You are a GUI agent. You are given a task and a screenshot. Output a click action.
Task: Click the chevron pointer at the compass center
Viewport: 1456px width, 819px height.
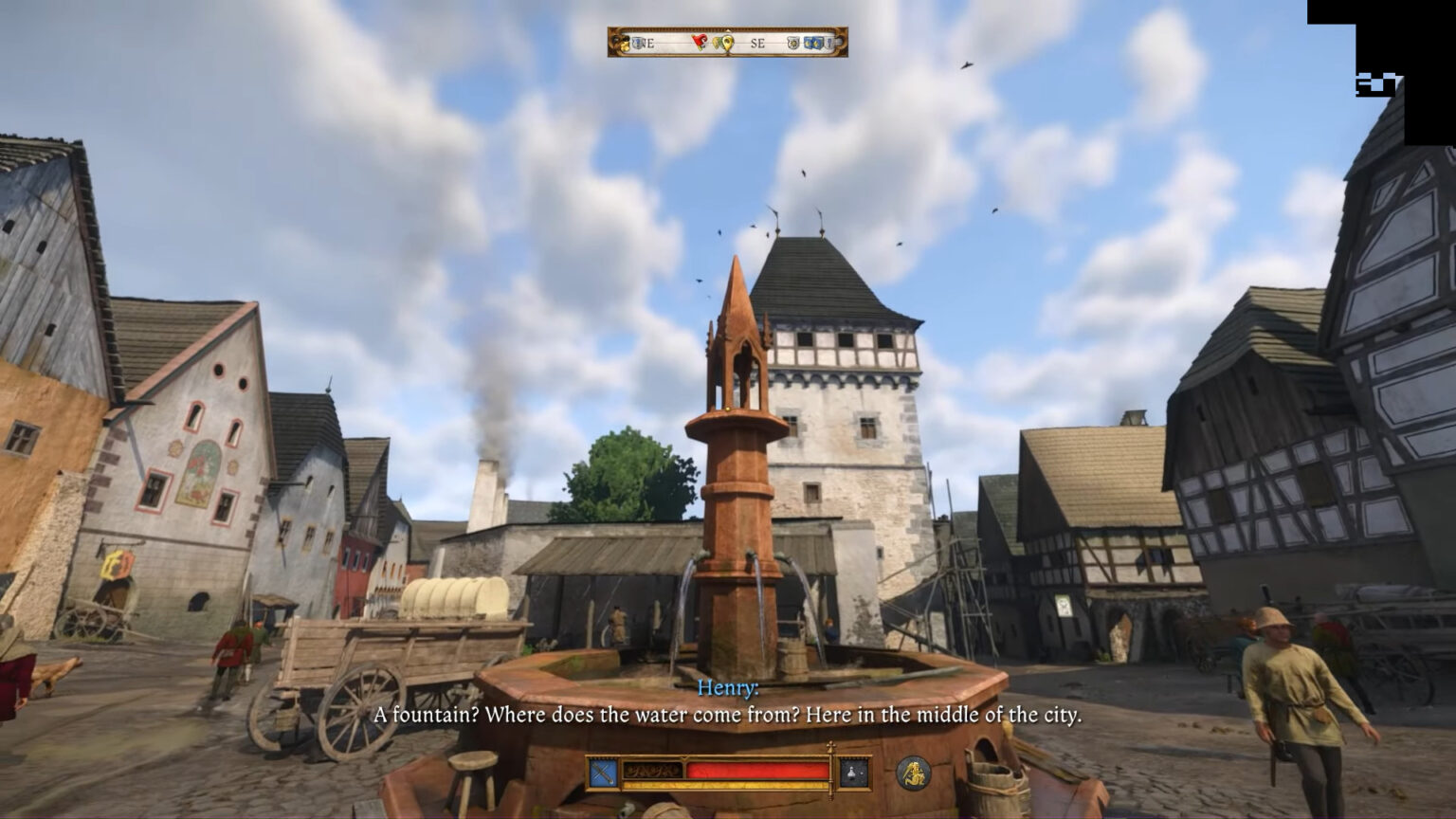(x=728, y=31)
